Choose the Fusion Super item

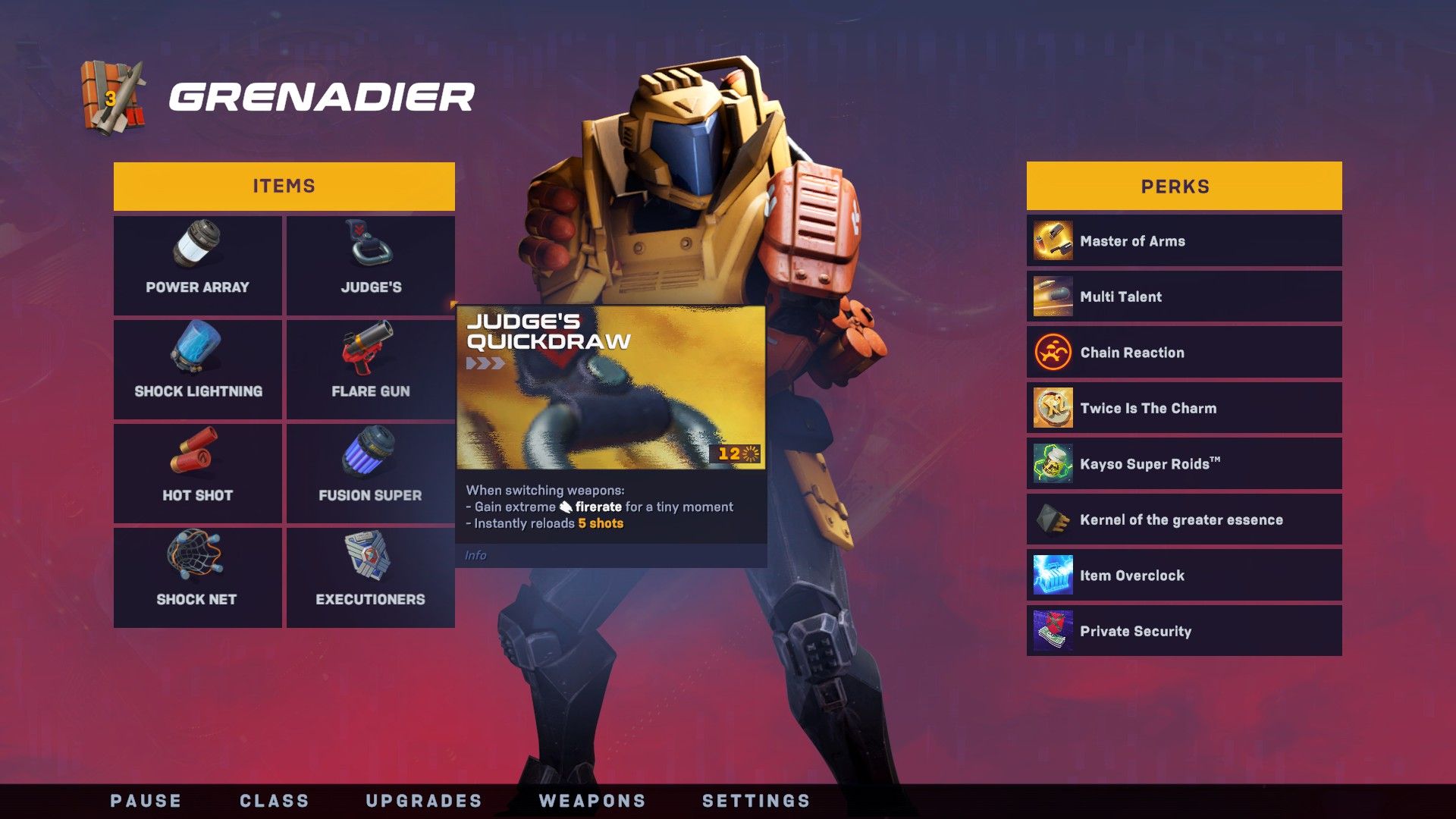pyautogui.click(x=370, y=472)
